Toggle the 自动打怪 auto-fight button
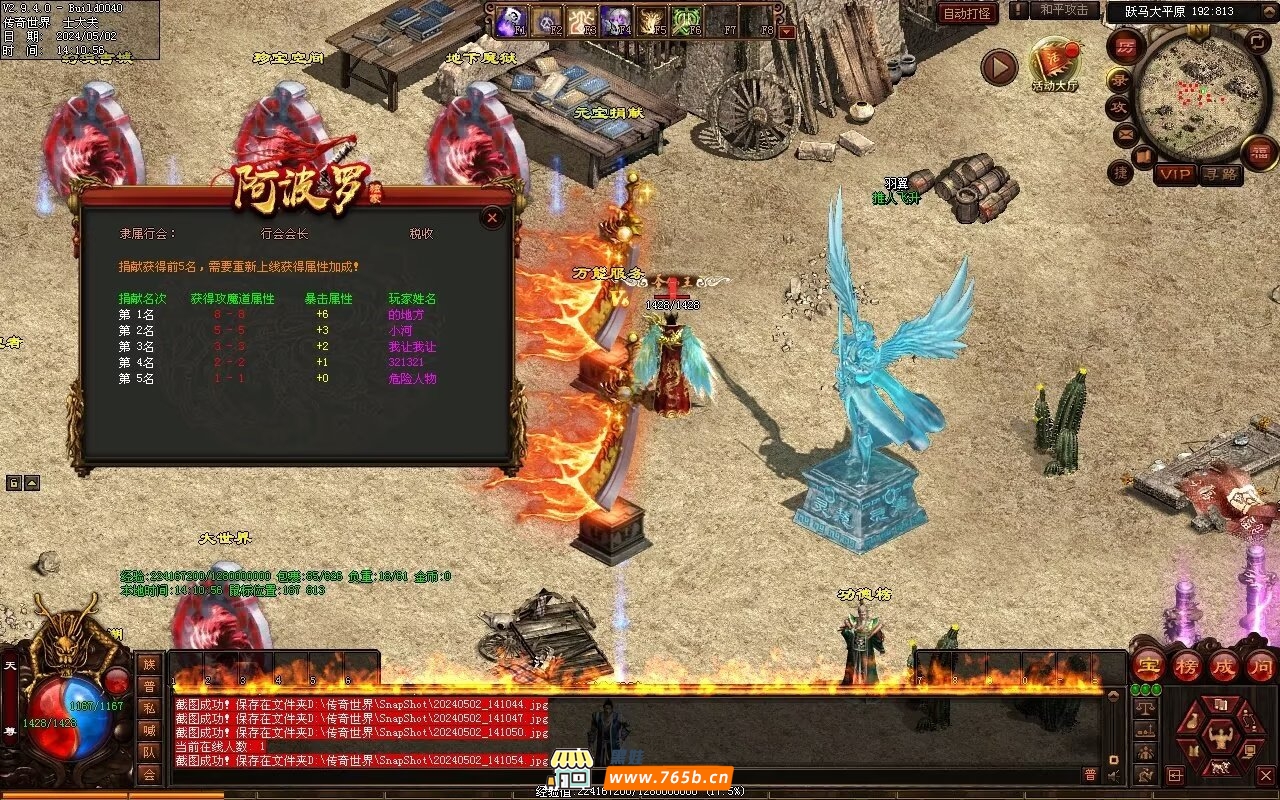Screen dimensions: 1280x800 967,13
